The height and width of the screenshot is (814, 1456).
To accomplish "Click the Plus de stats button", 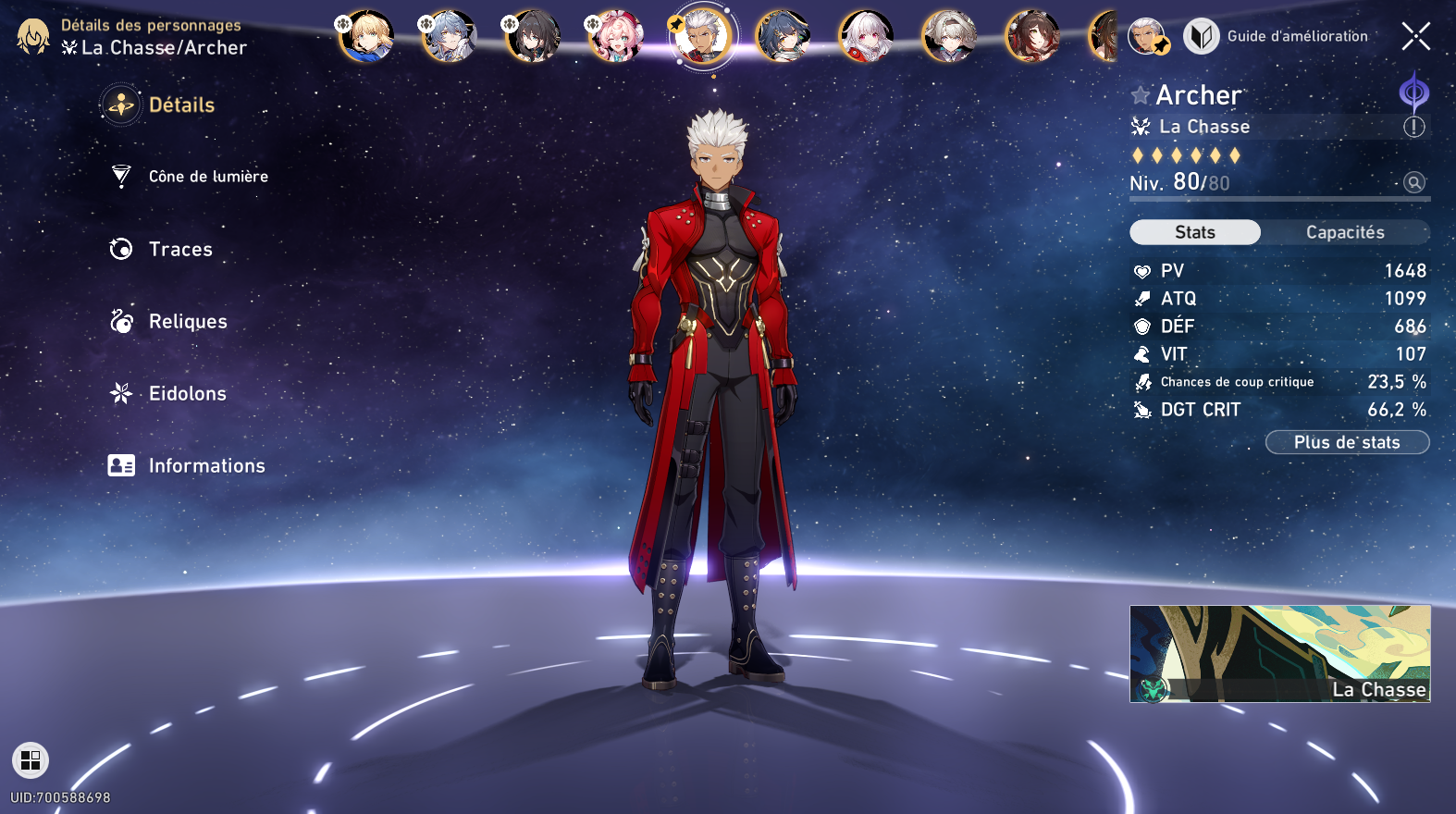I will (x=1347, y=442).
